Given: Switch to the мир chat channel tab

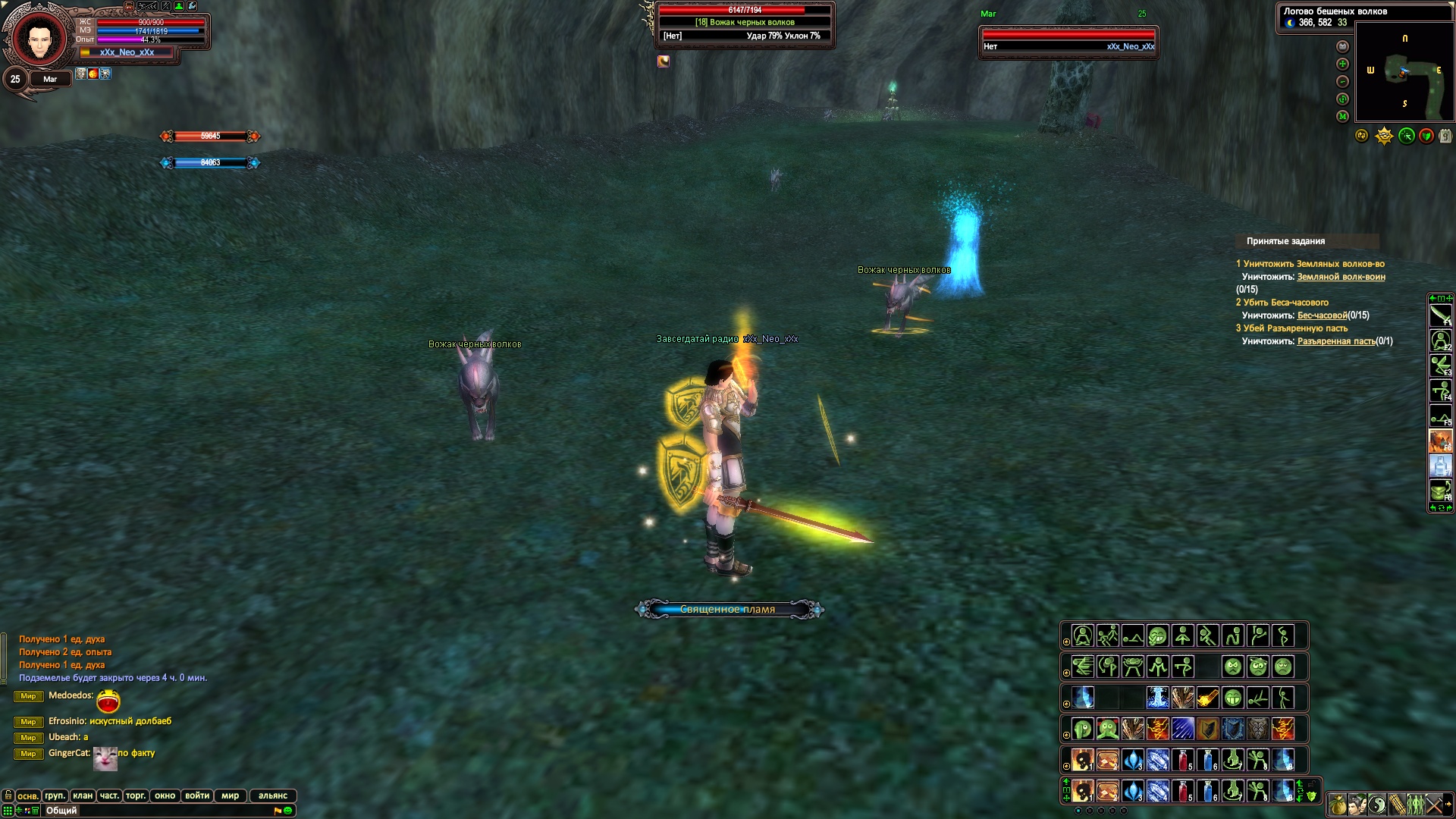Looking at the screenshot, I should (231, 795).
